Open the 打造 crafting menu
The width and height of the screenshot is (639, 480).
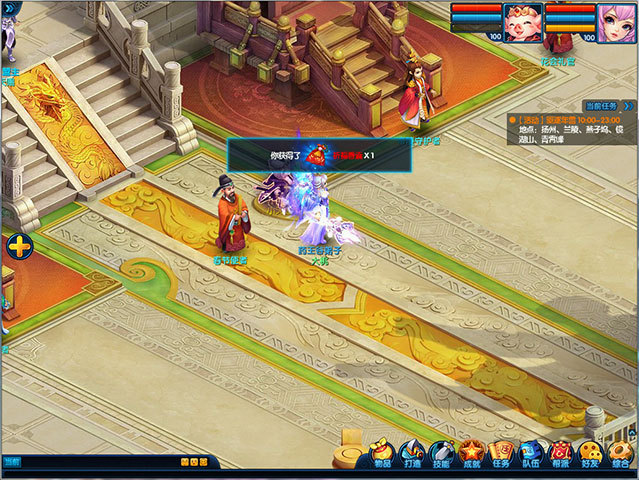click(412, 453)
